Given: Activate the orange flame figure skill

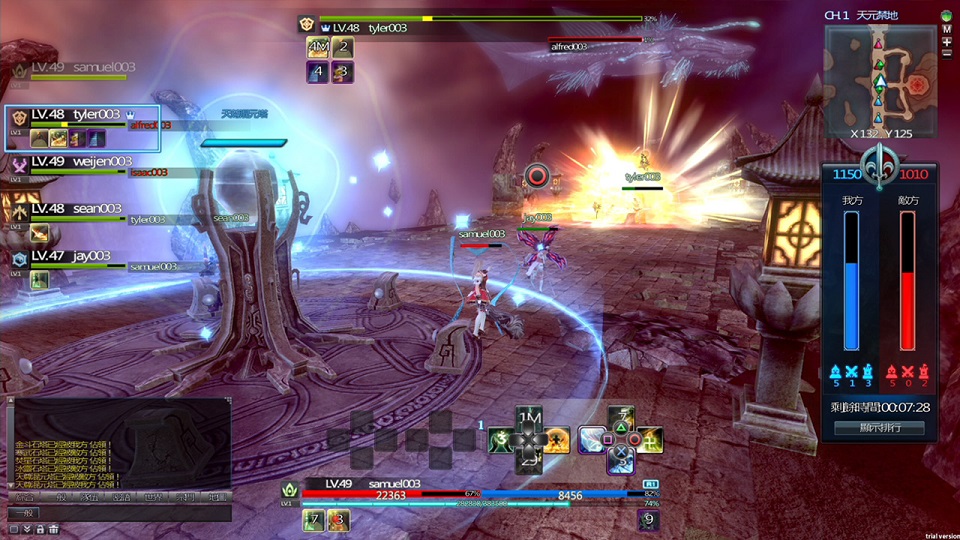Looking at the screenshot, I should coord(557,439).
